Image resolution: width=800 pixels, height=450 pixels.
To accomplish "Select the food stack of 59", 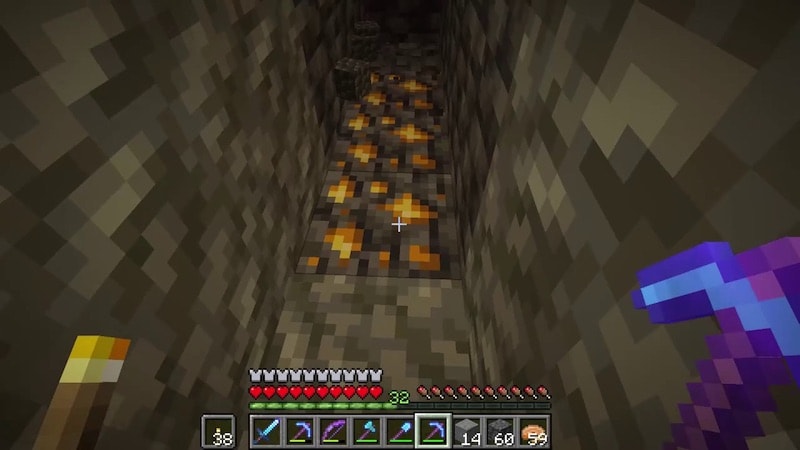I will pos(533,432).
